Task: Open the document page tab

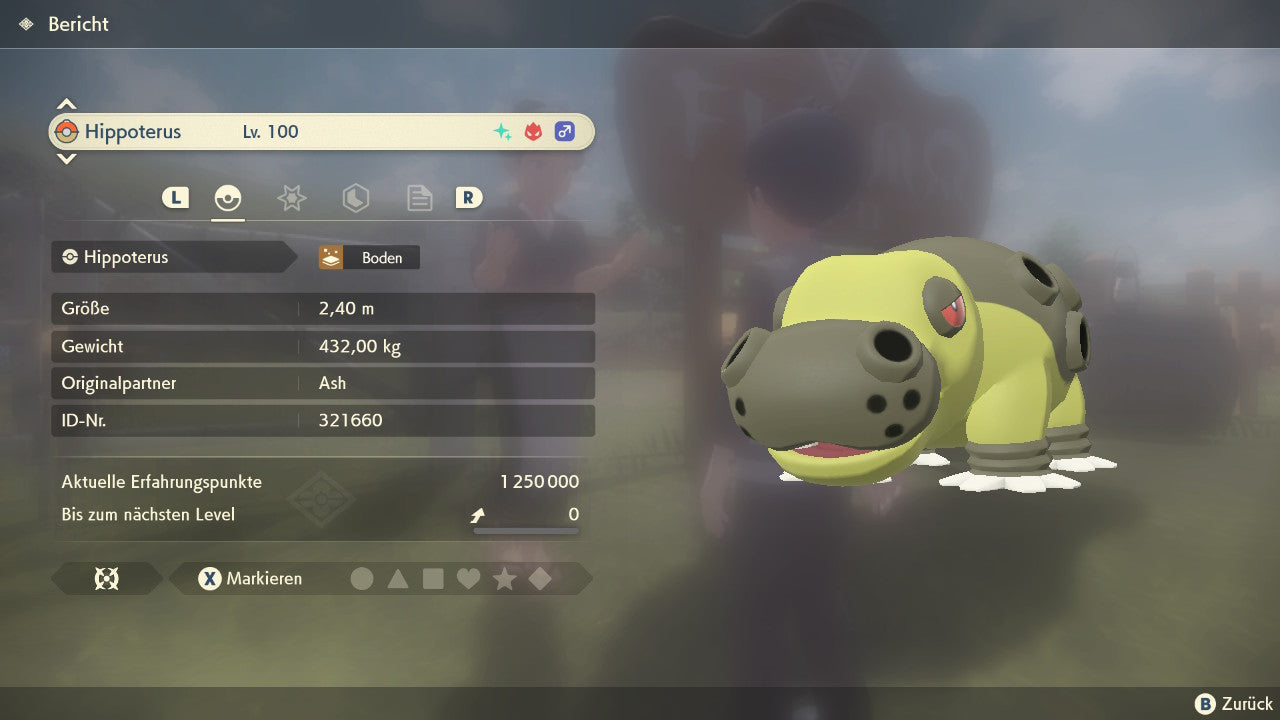Action: [x=419, y=198]
